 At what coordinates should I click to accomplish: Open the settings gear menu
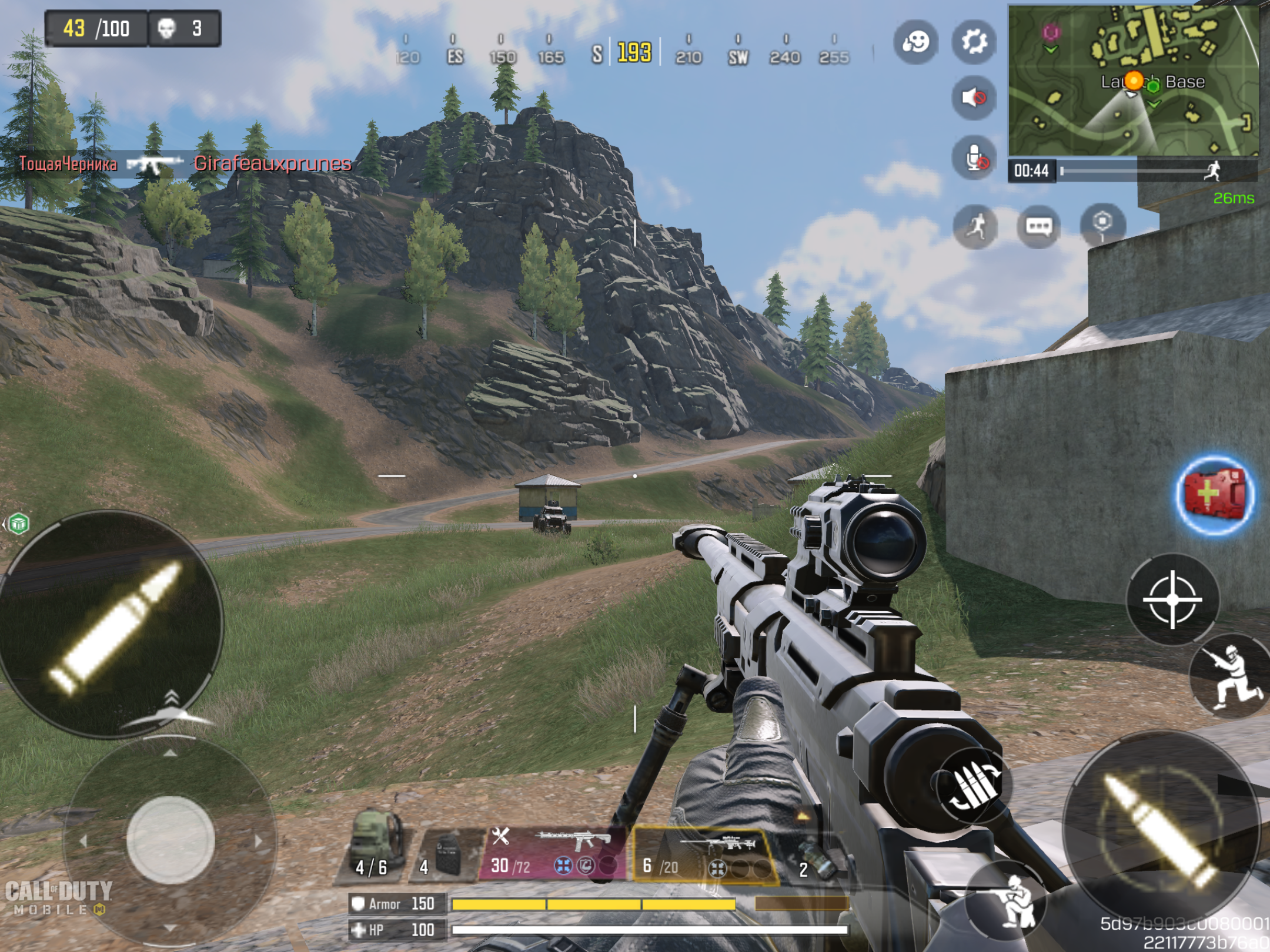coord(974,42)
